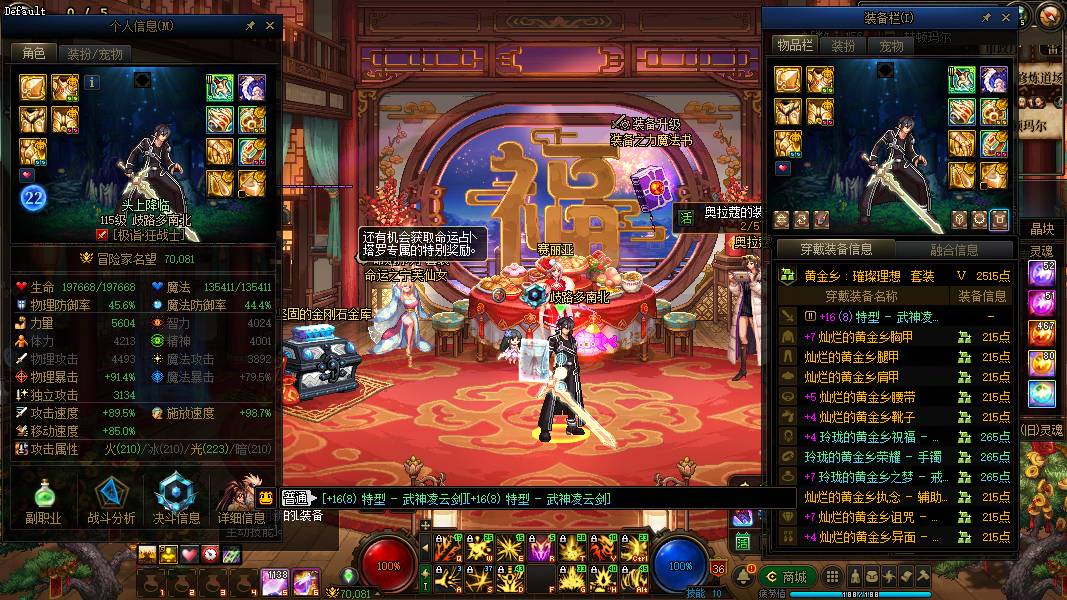1067x600 pixels.
Task: Open the 商城 shop button
Action: click(786, 577)
